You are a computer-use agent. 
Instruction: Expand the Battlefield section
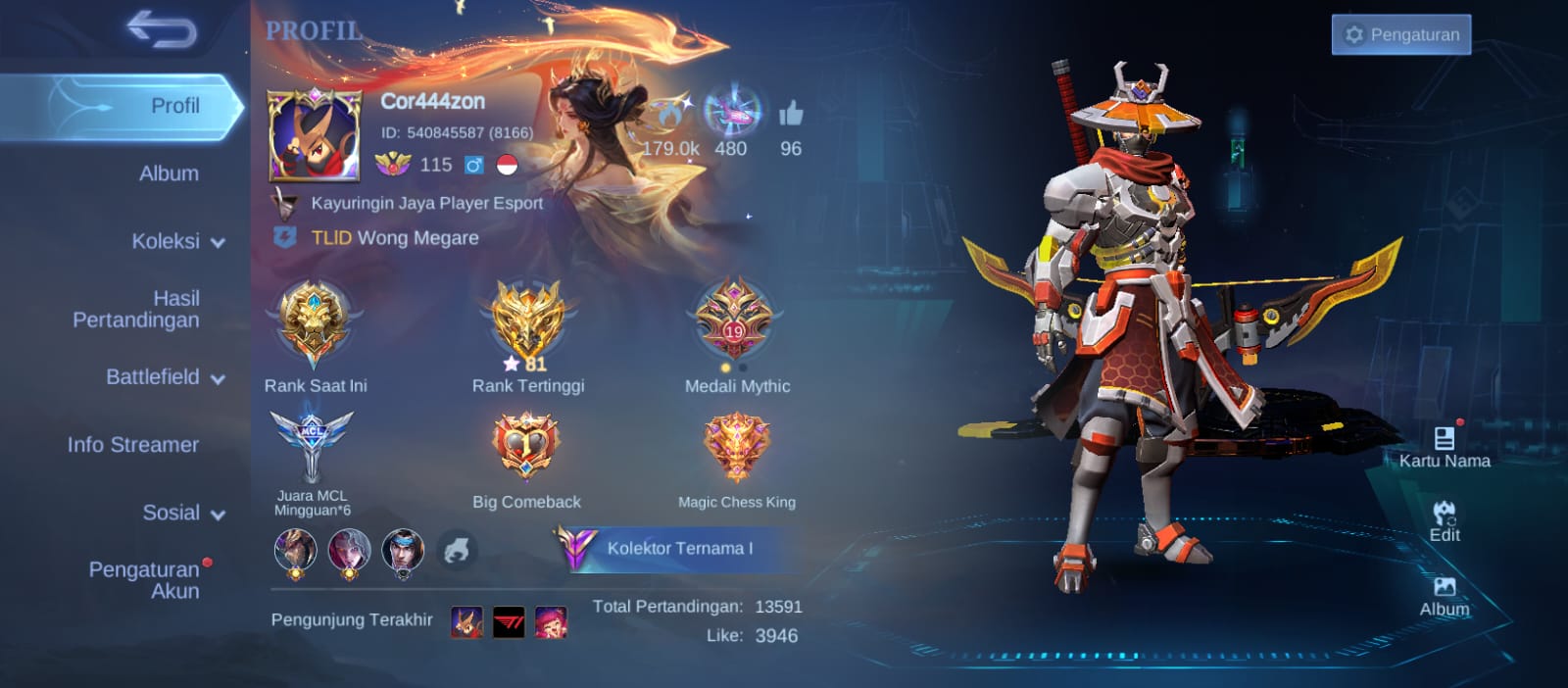(164, 377)
